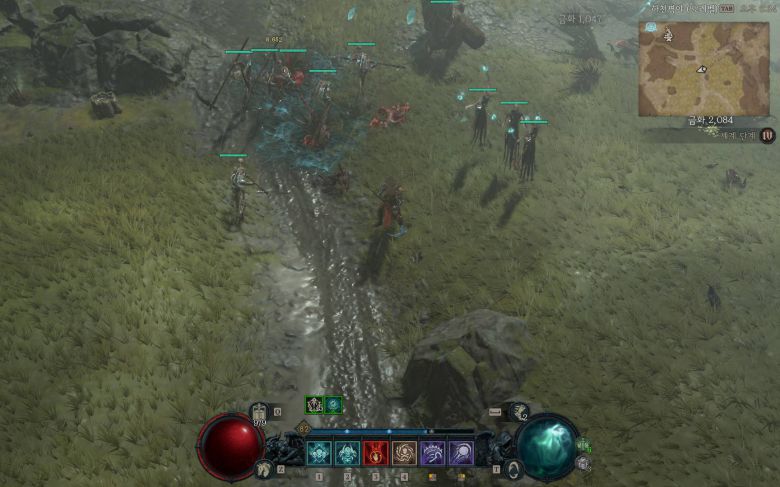This screenshot has height=487, width=780.
Task: Open the minimap in the corner
Action: point(704,68)
